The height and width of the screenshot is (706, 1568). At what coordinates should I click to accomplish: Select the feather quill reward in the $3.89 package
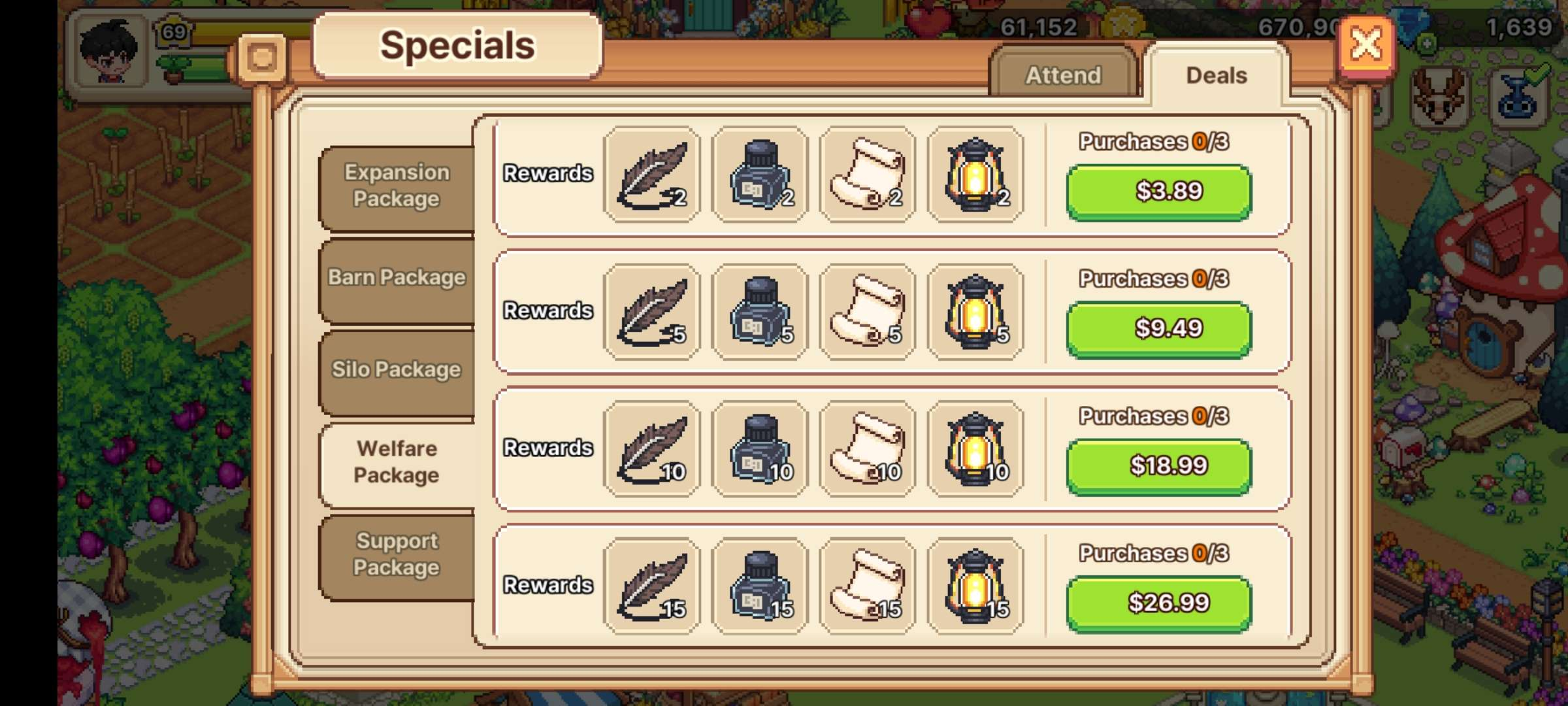coord(651,175)
